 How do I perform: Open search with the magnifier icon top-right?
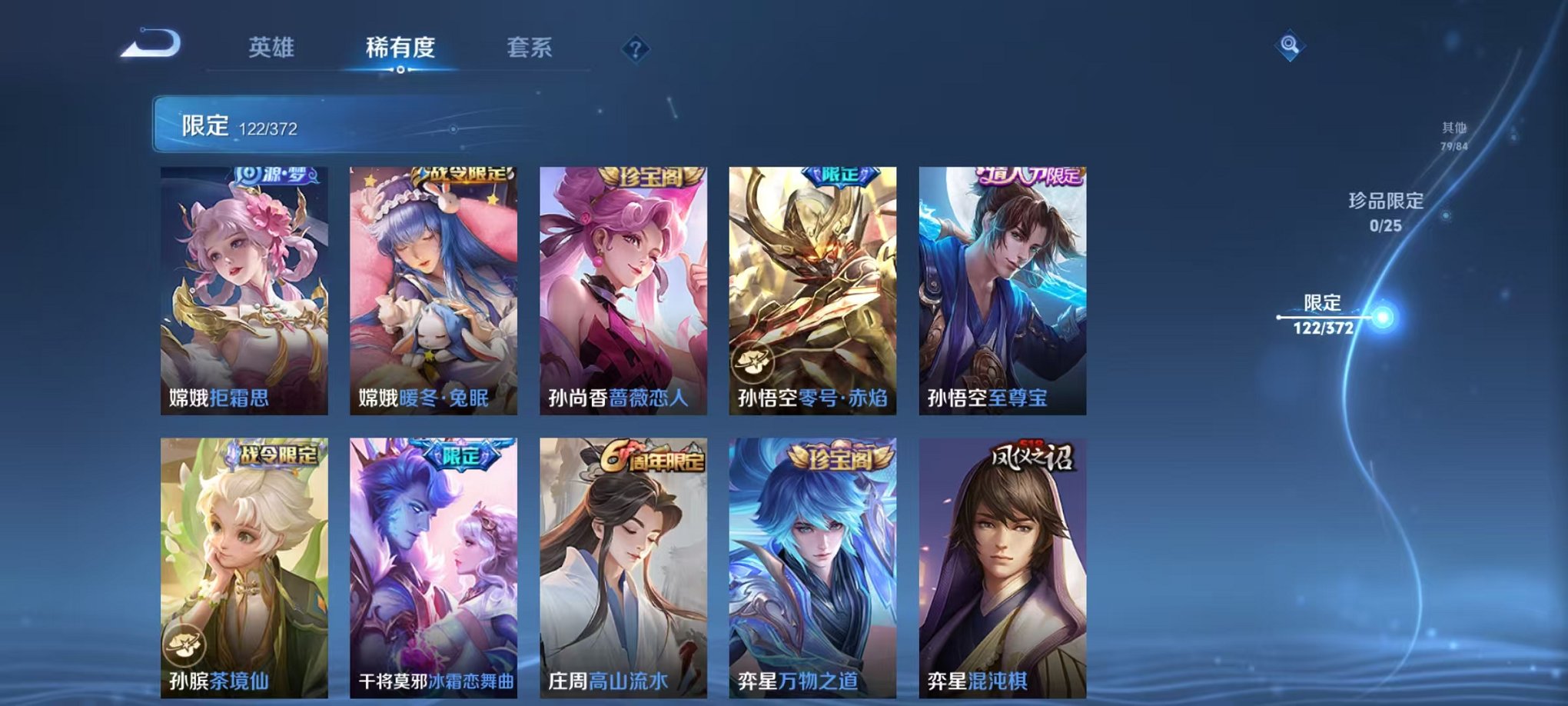tap(1291, 44)
